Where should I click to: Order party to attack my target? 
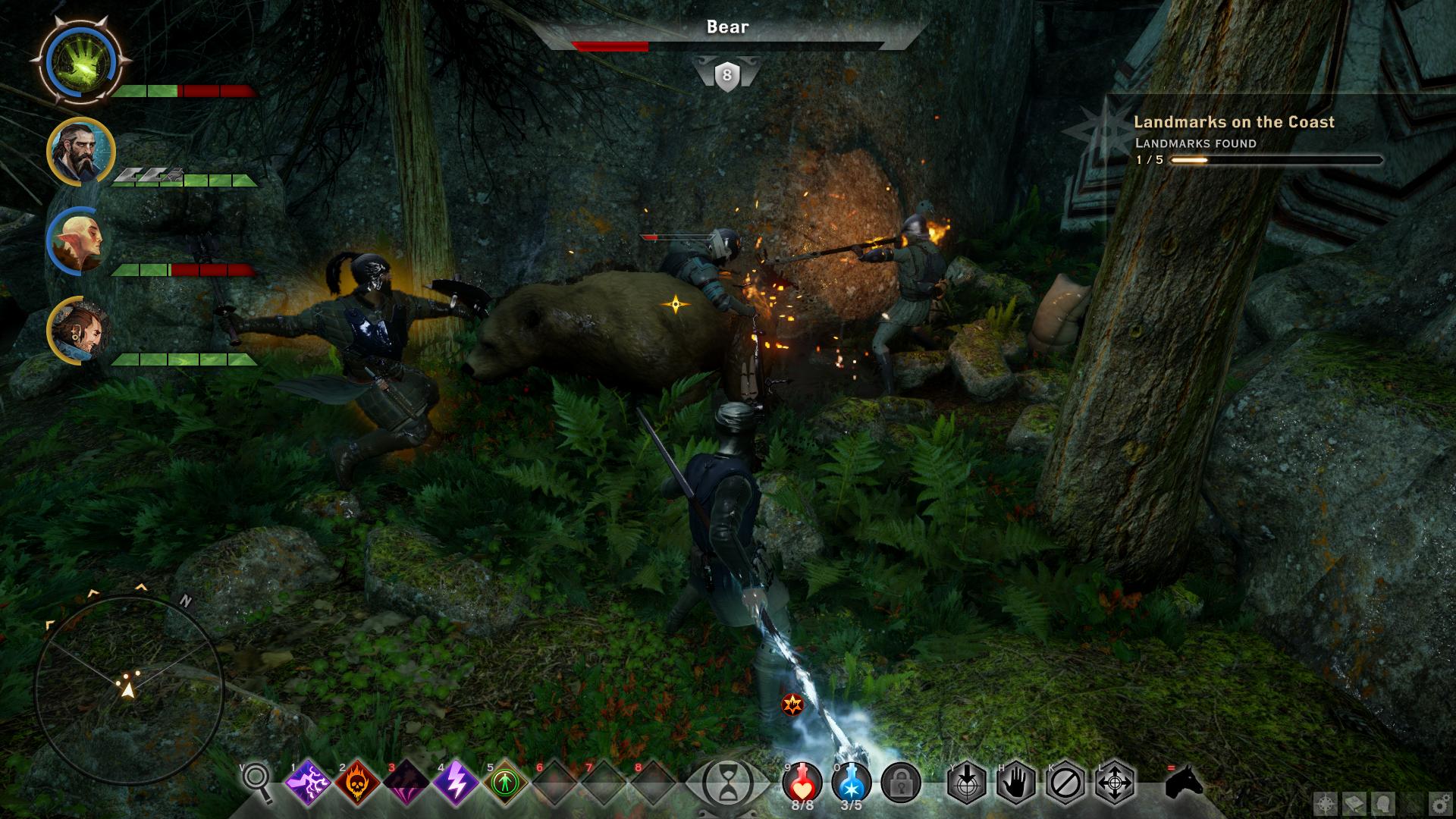[968, 782]
